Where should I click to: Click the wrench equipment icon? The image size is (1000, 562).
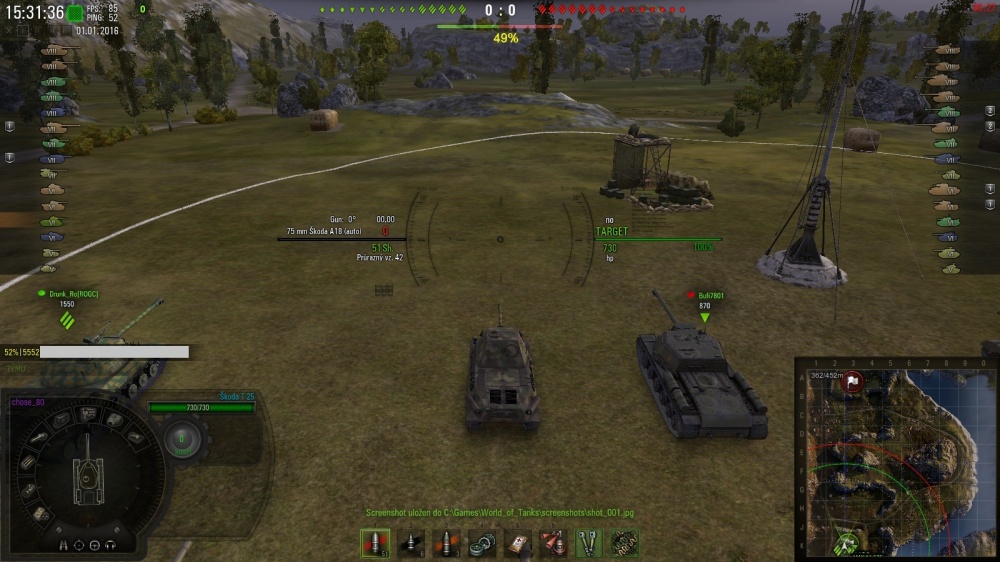pos(588,544)
